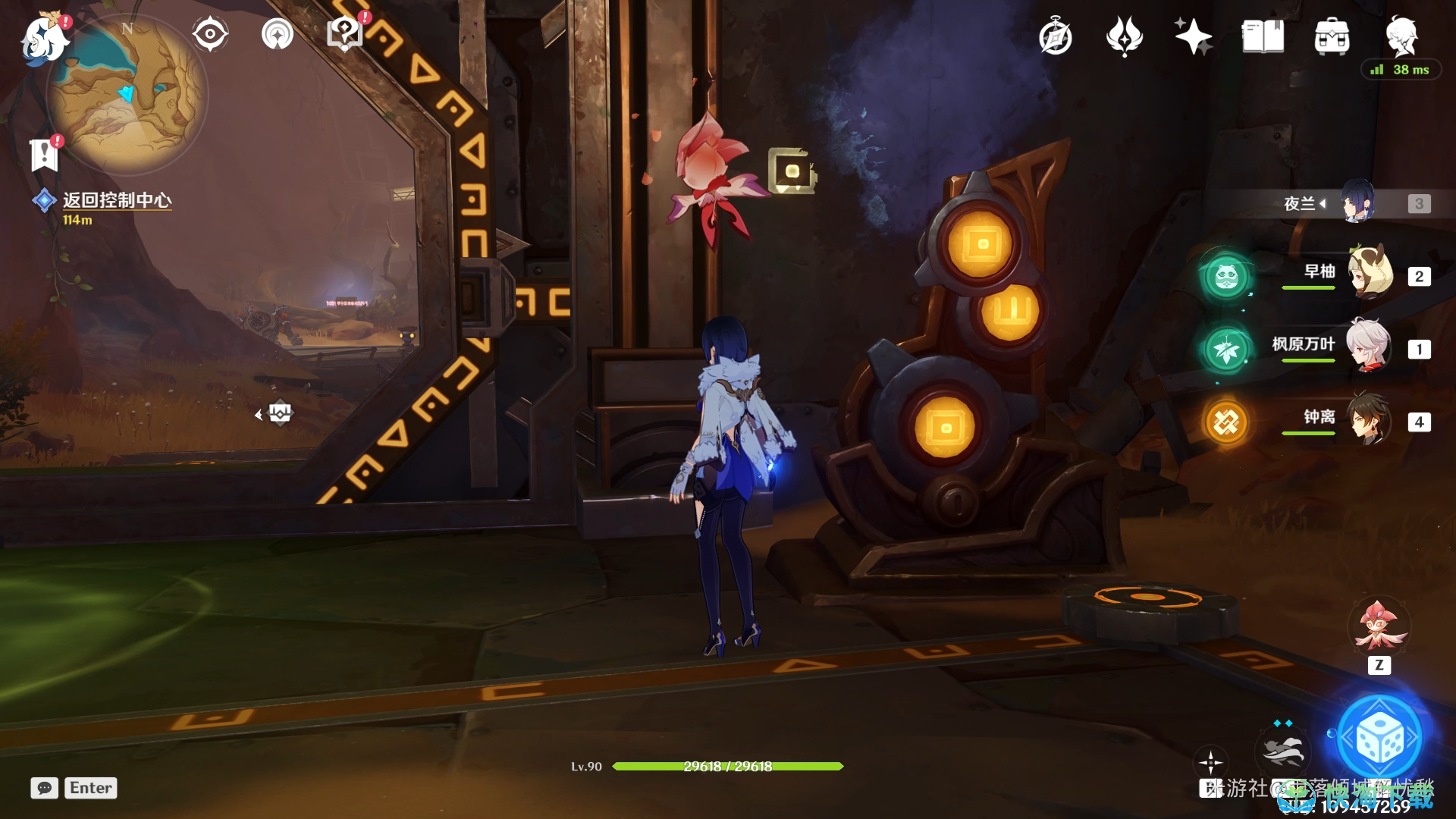The height and width of the screenshot is (819, 1456).
Task: Use the red flower gadget icon
Action: tap(1379, 626)
